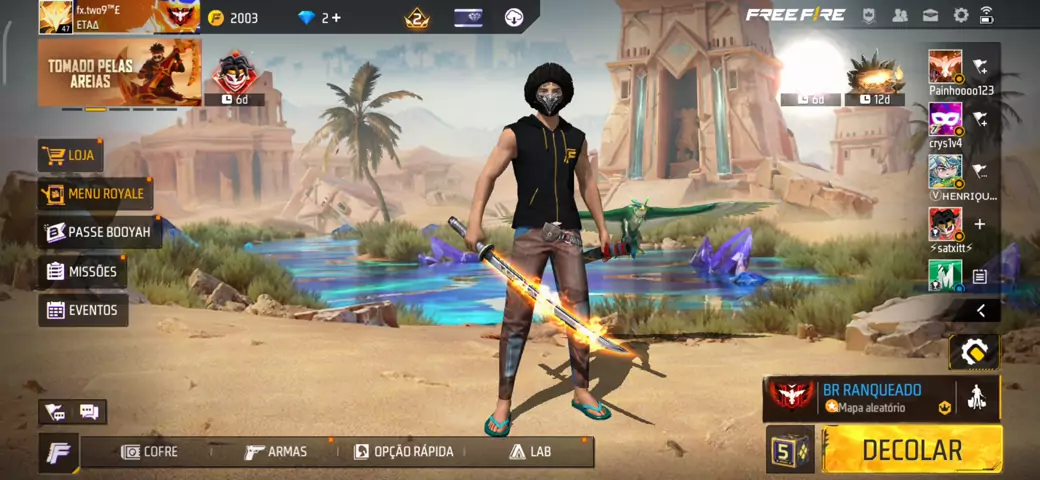The height and width of the screenshot is (480, 1040).
Task: Open the ARMAS weapons section
Action: pyautogui.click(x=276, y=452)
